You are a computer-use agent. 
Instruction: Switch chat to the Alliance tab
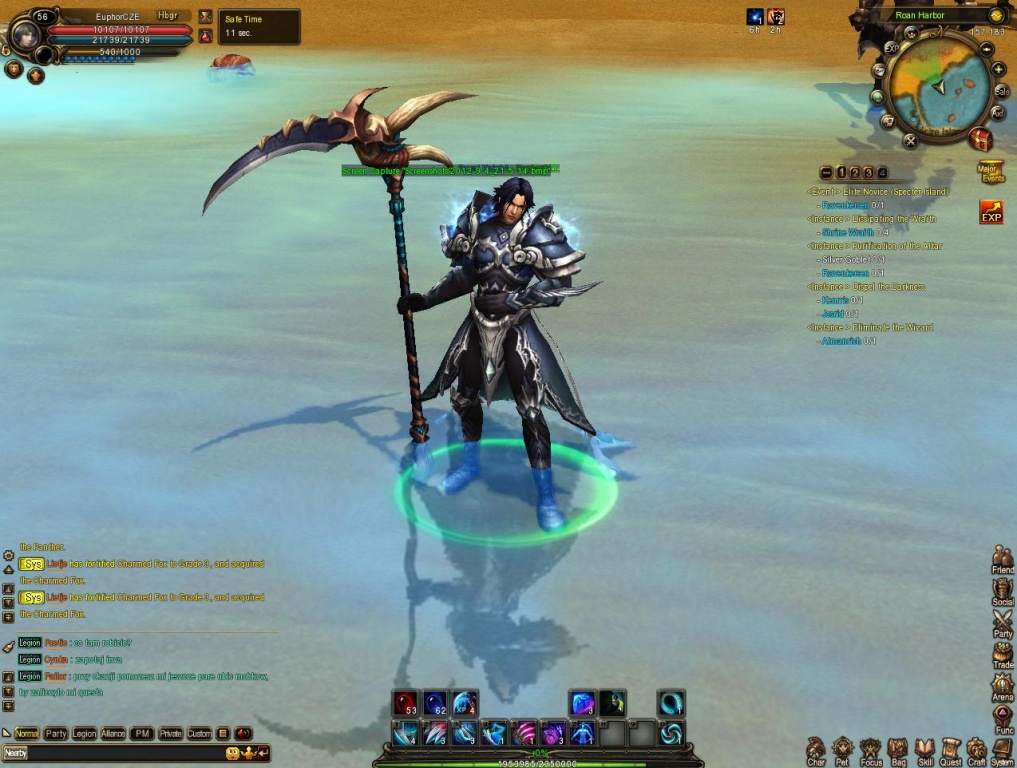[x=113, y=734]
